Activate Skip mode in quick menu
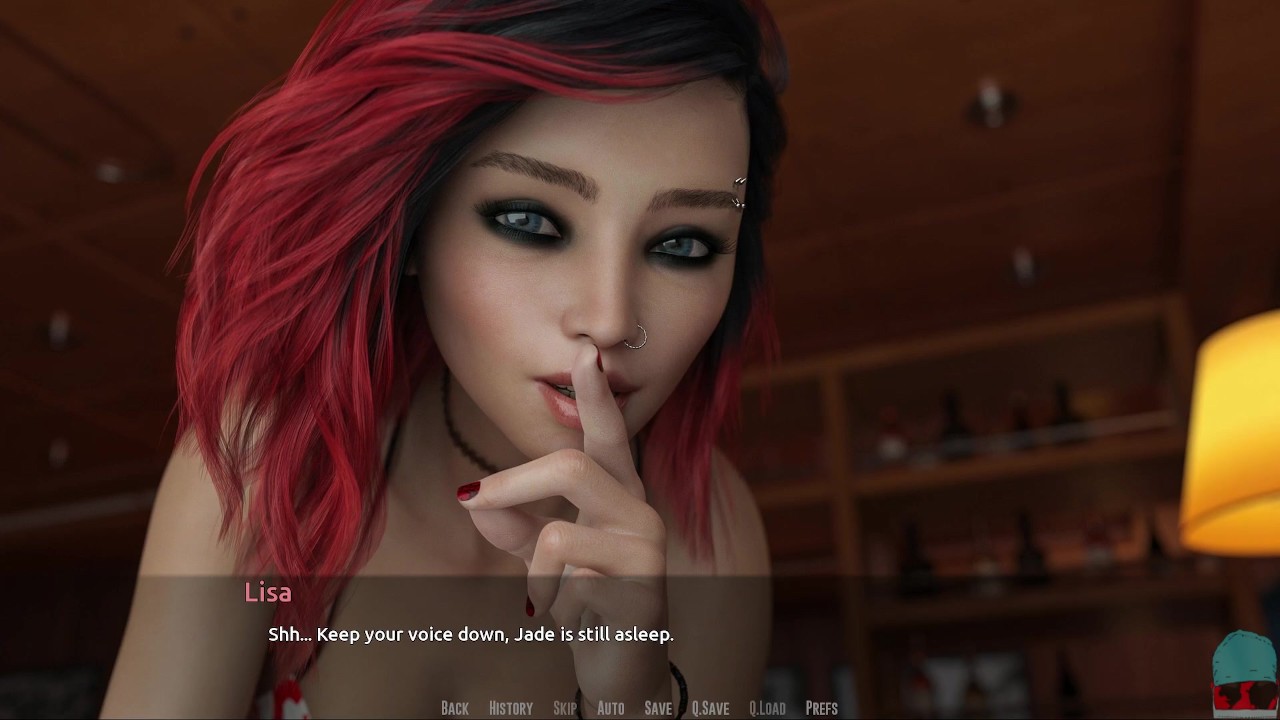The image size is (1280, 720). (565, 708)
